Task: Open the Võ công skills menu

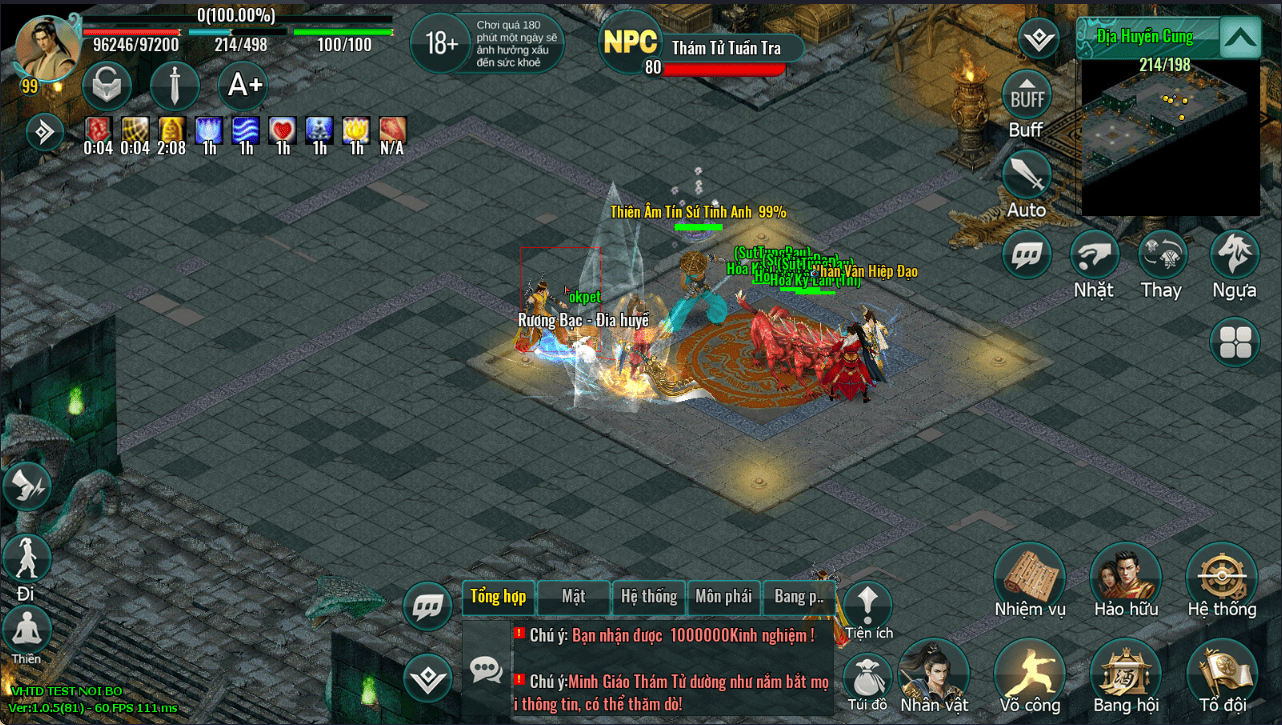Action: pyautogui.click(x=1029, y=673)
